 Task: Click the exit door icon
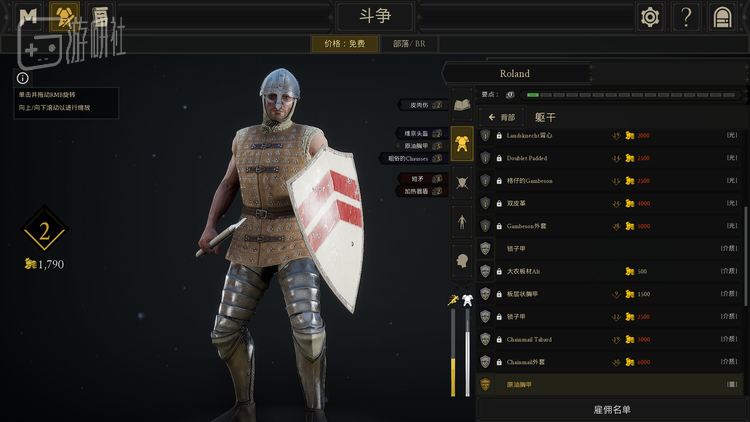(721, 17)
